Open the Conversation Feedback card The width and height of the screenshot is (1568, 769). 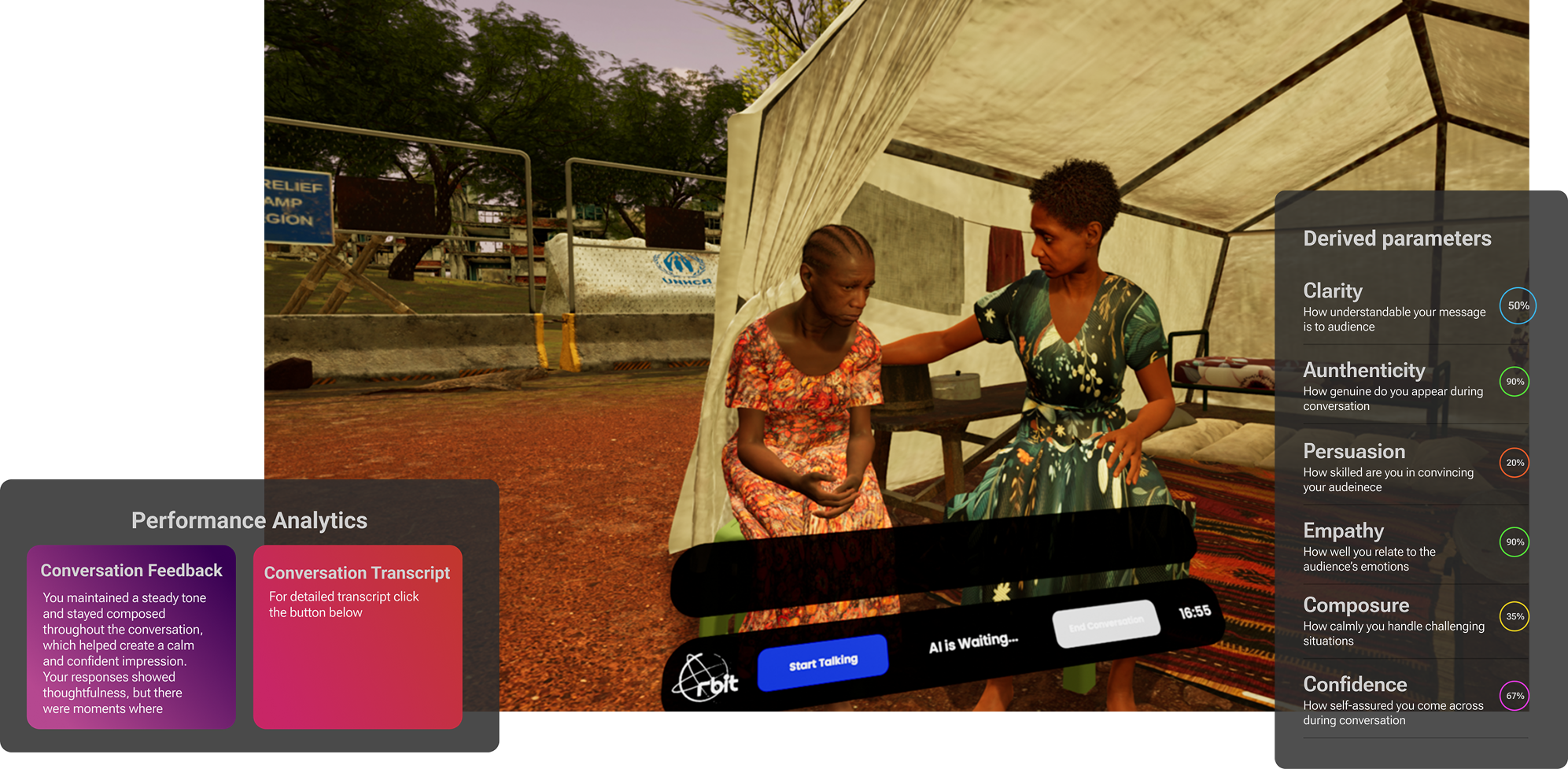coord(131,637)
